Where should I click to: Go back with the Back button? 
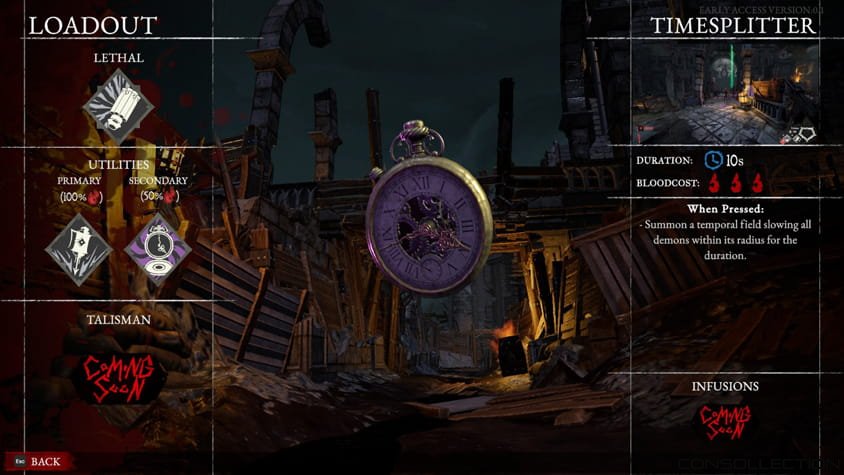(38, 461)
